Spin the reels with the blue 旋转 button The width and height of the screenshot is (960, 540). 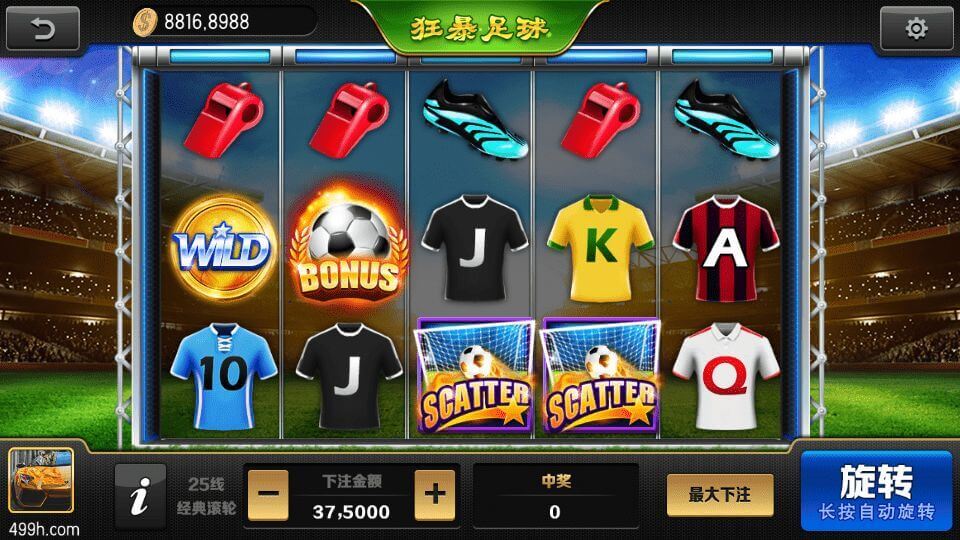(876, 491)
